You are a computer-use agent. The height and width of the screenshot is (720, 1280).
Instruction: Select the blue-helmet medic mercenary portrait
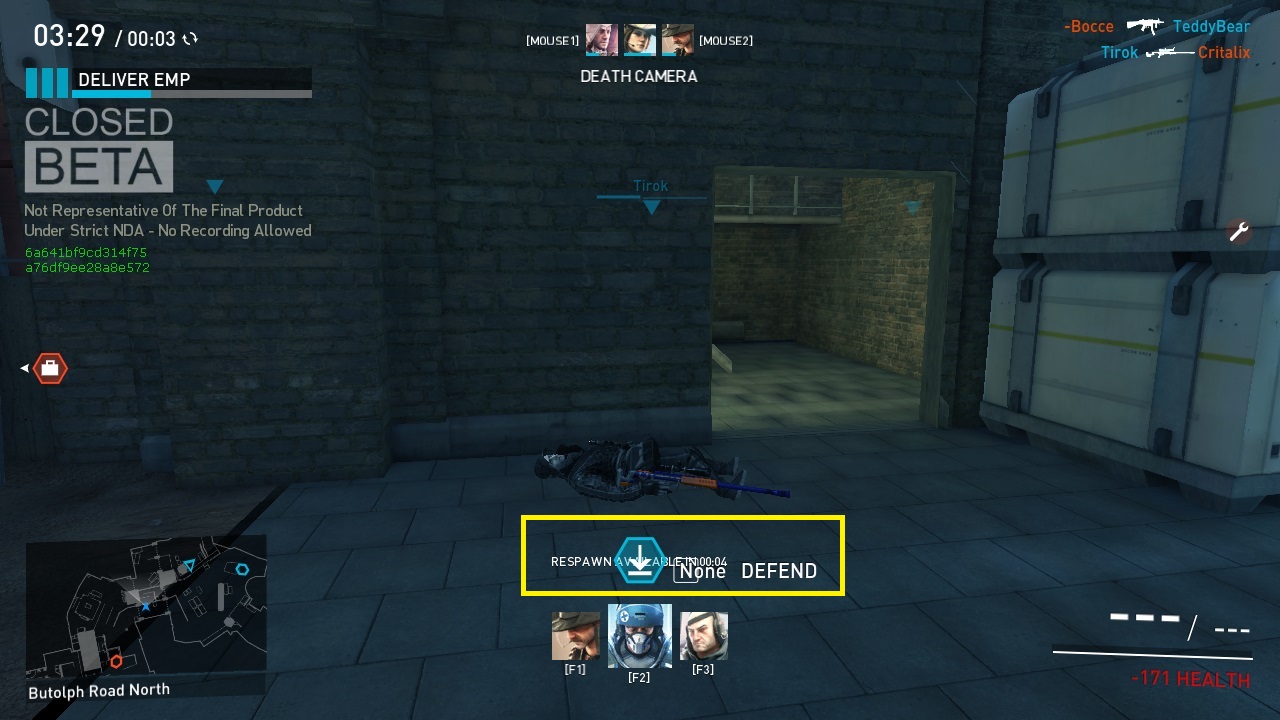[639, 636]
